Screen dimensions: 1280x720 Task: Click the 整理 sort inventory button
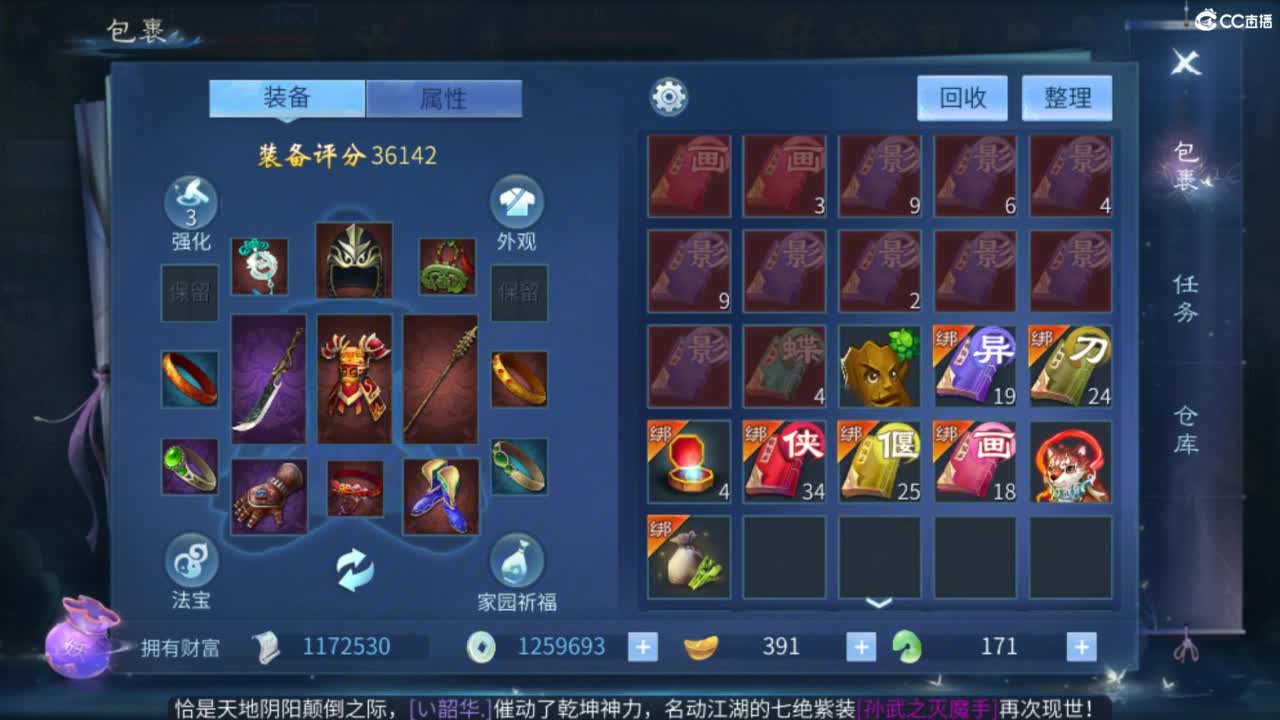click(x=1066, y=98)
